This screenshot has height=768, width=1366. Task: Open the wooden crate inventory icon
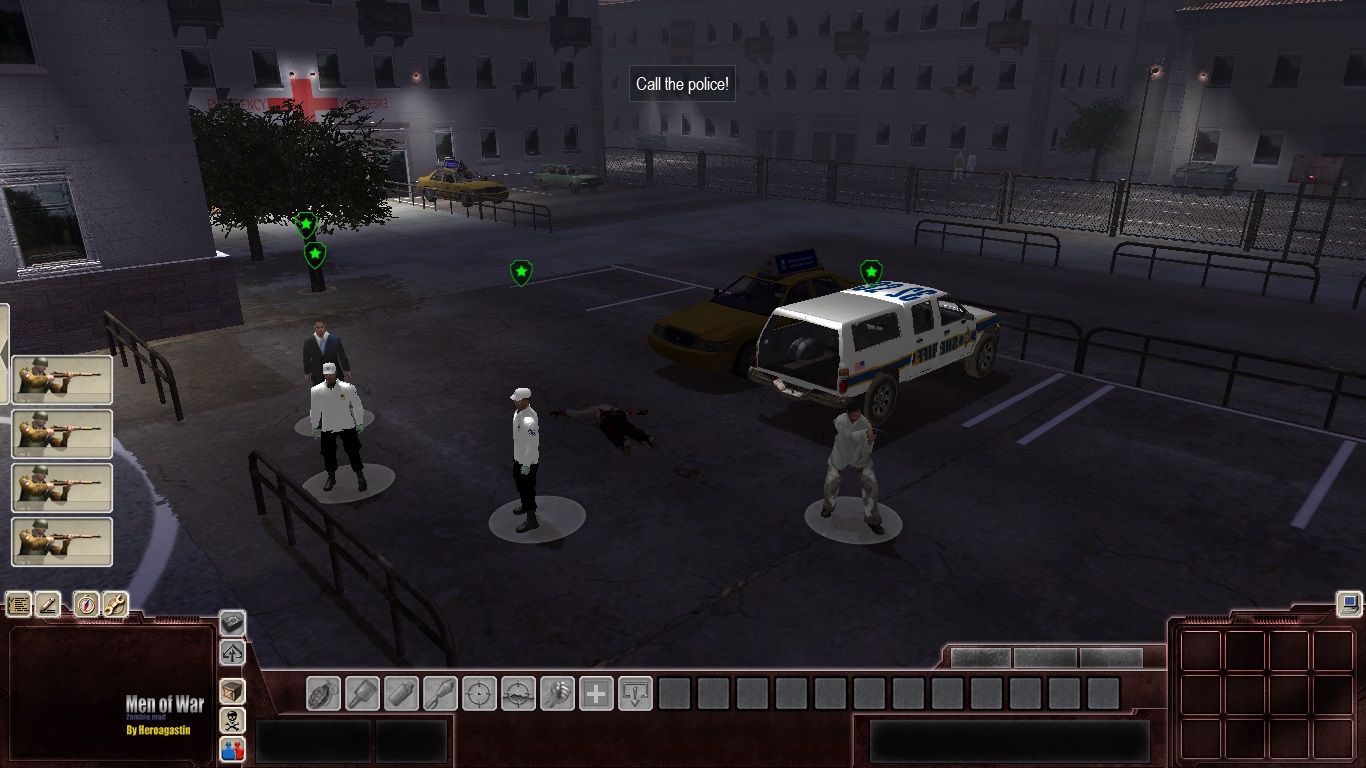[232, 691]
